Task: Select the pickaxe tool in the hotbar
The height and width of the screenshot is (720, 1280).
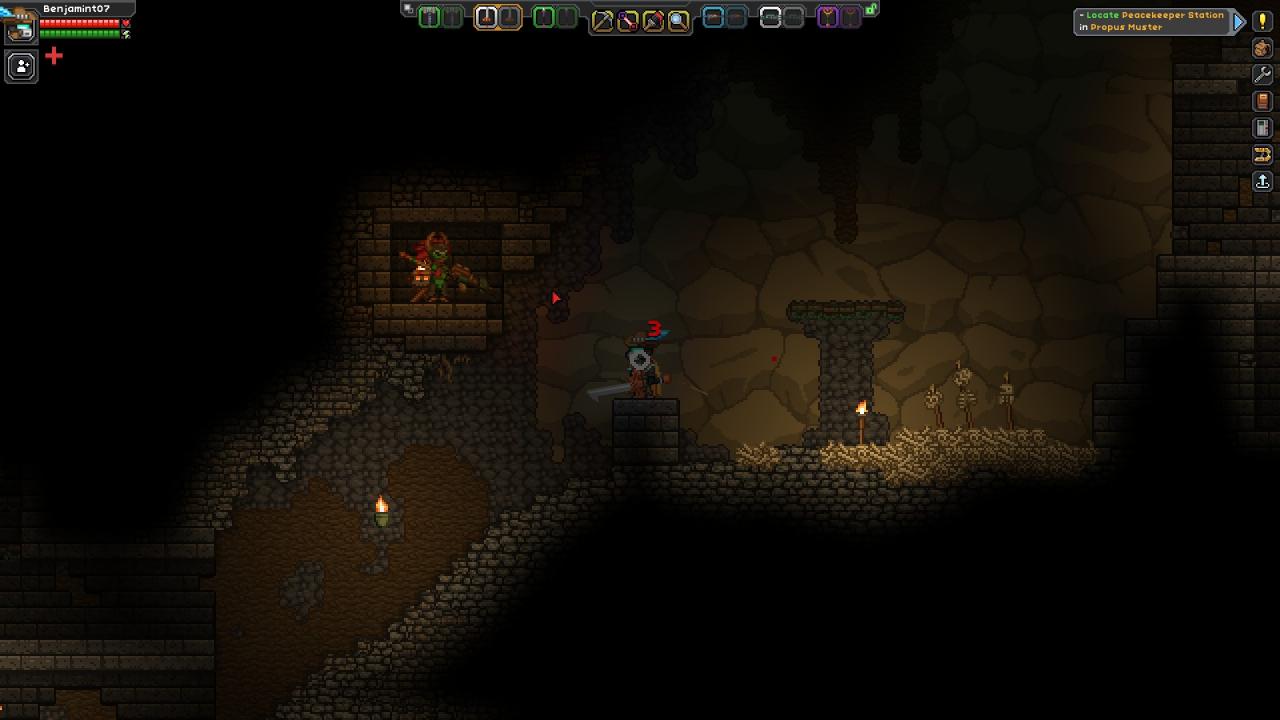Action: pos(602,20)
